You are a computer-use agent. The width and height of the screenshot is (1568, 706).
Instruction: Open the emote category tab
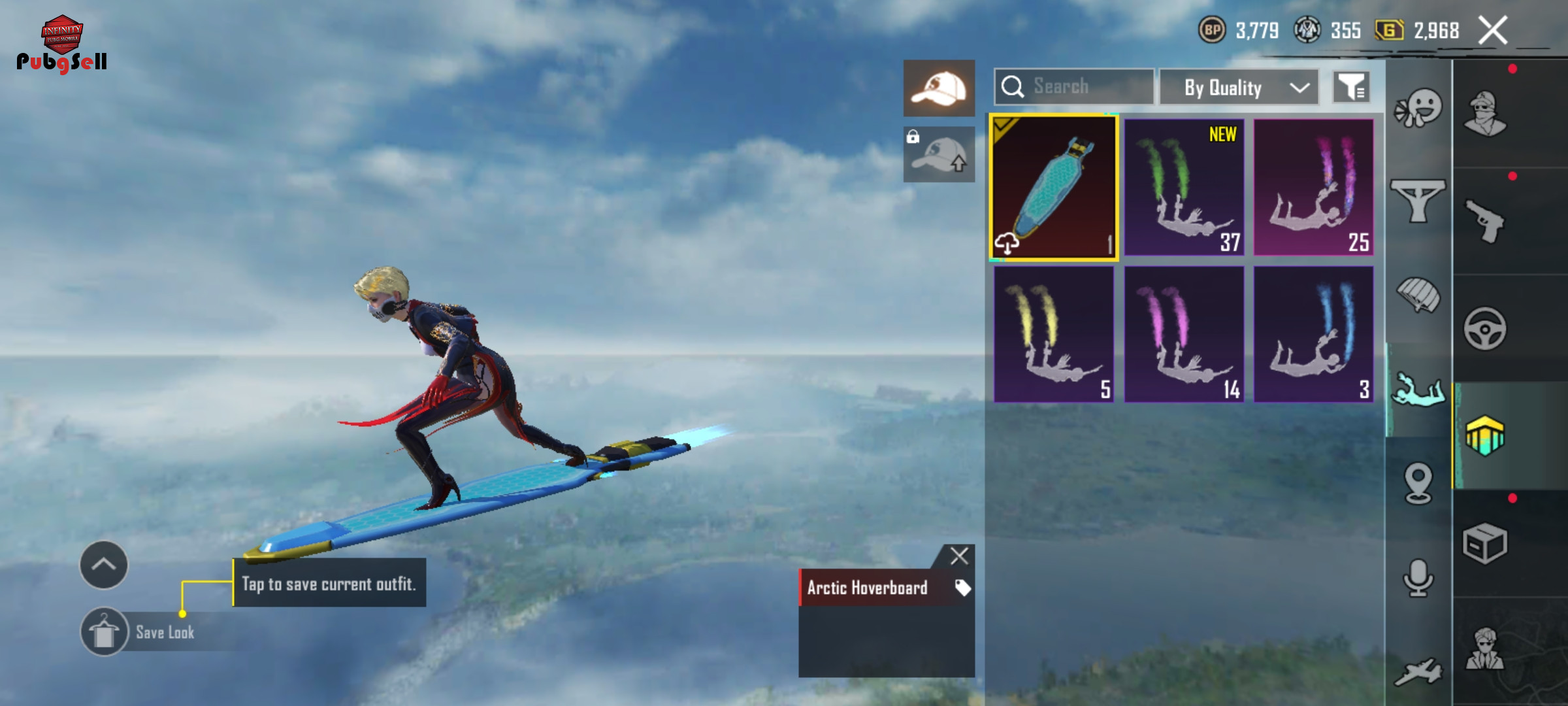point(1418,109)
